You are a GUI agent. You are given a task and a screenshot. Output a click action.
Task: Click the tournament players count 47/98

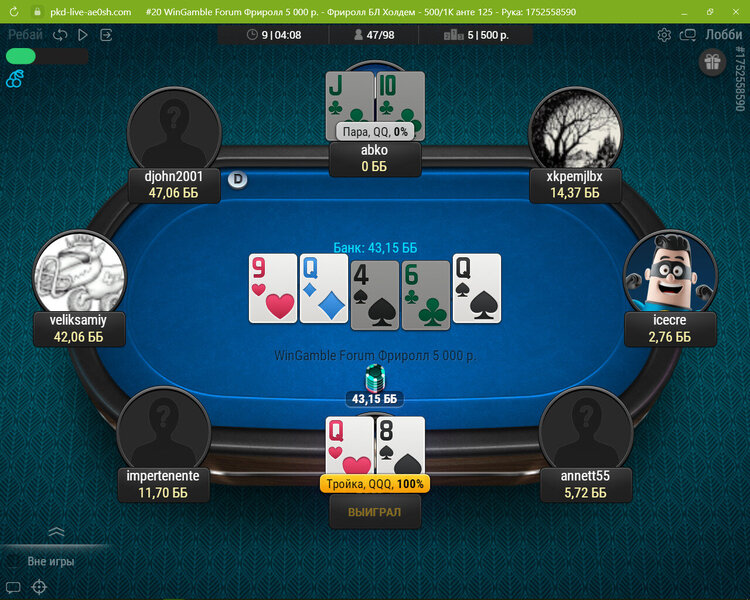374,34
